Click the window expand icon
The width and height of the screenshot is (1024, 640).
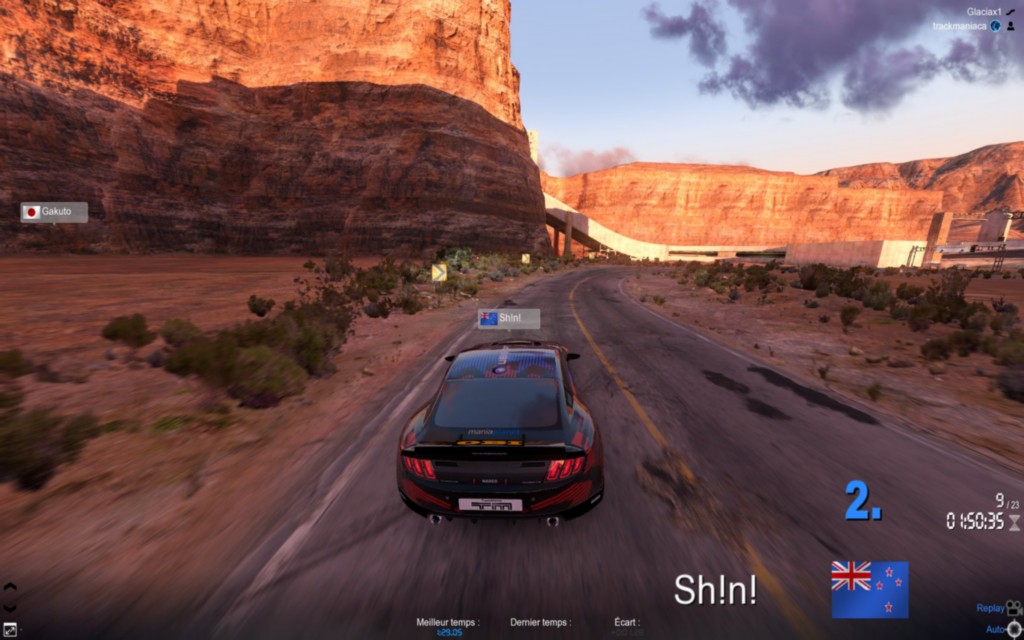[x=10, y=629]
